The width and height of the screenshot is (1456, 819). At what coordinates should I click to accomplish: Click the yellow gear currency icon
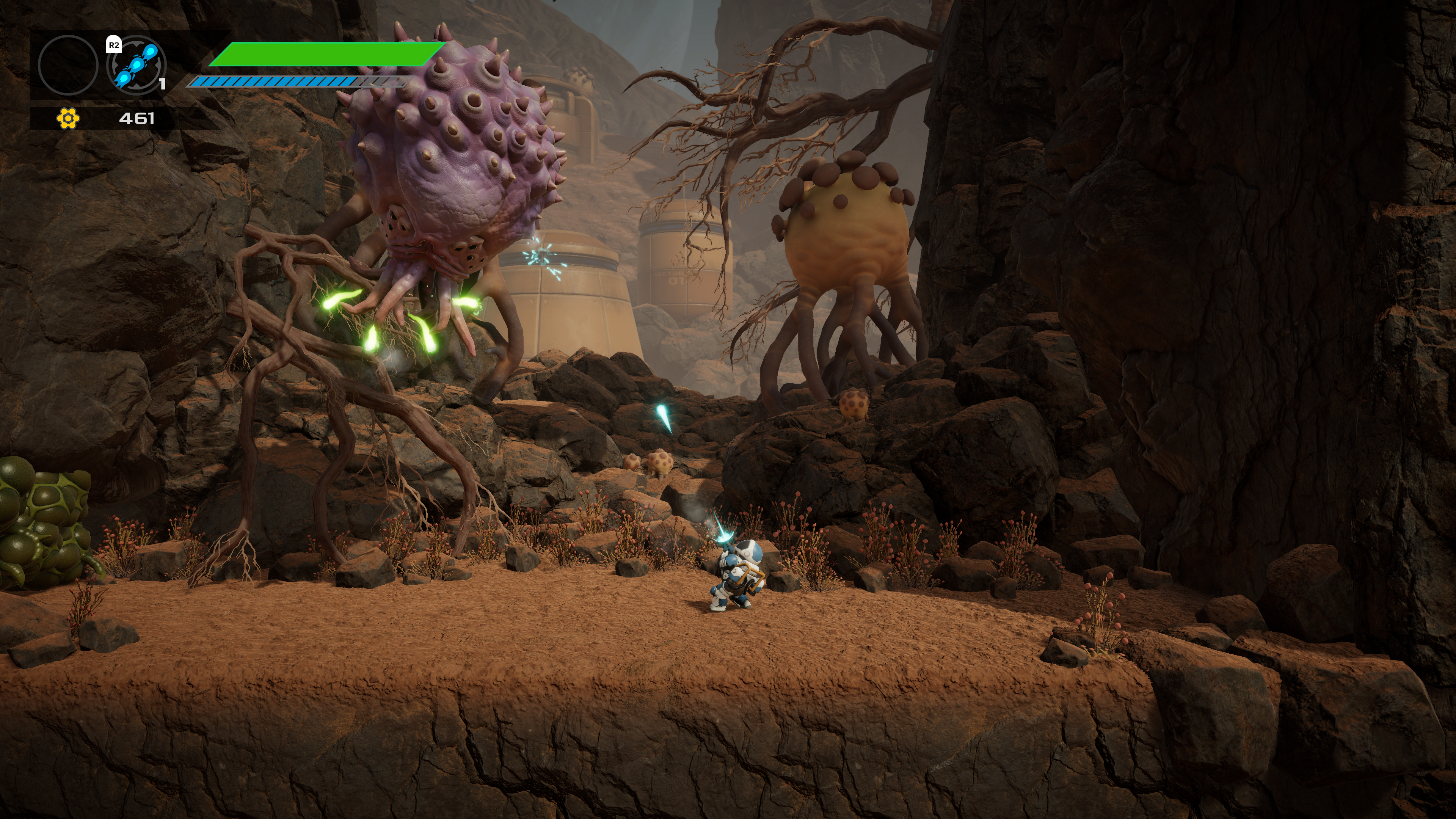point(68,118)
